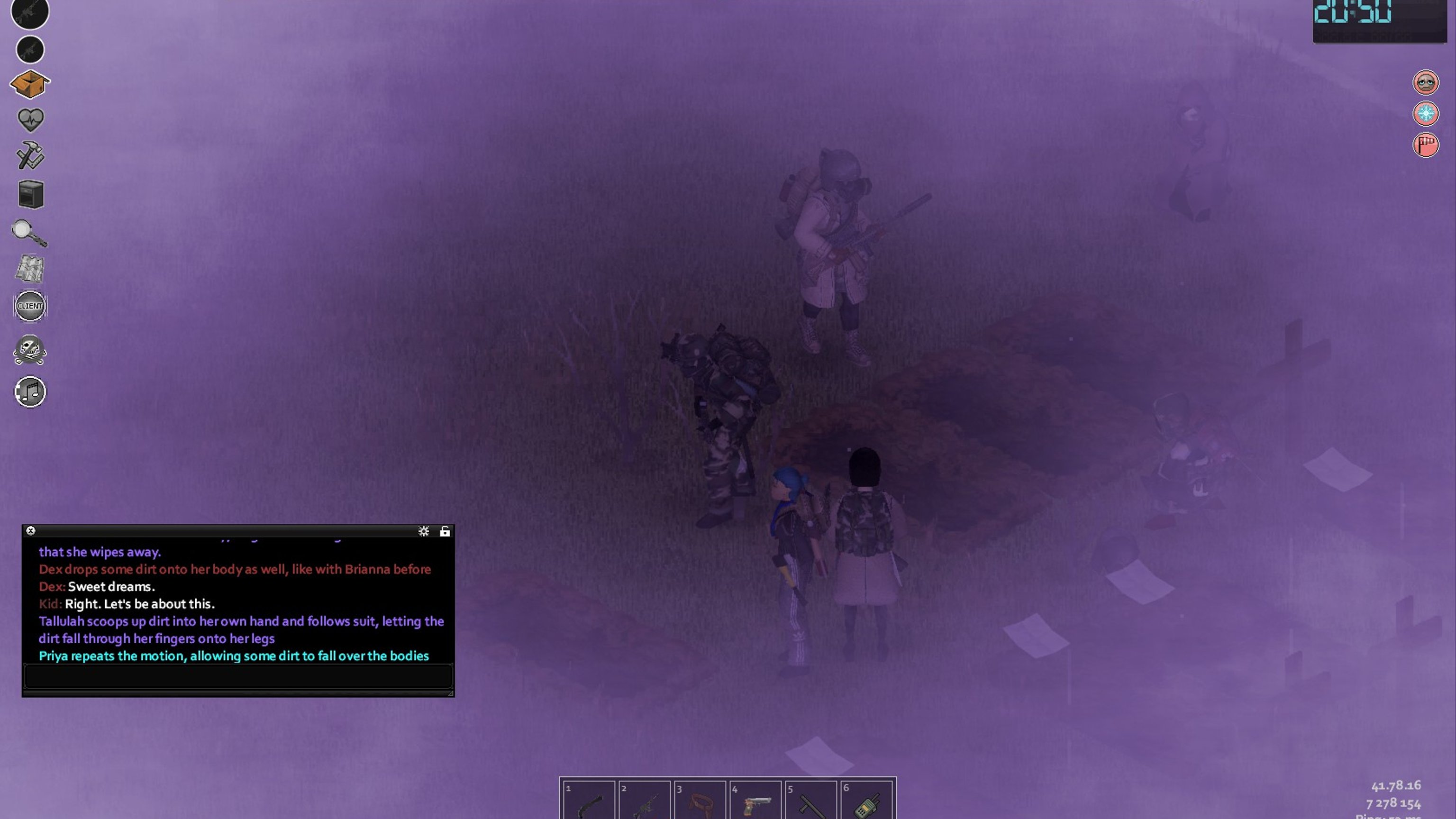Select the walkie talkie in slot 6
This screenshot has width=1456, height=819.
[x=866, y=802]
